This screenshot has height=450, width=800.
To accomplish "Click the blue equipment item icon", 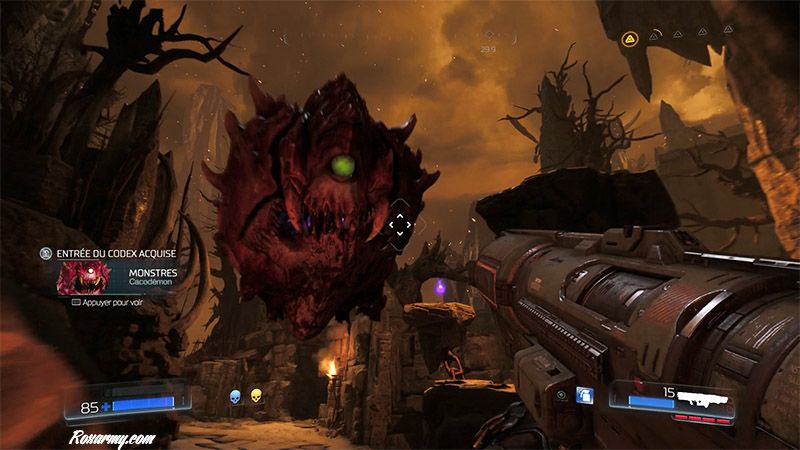I will 584,395.
